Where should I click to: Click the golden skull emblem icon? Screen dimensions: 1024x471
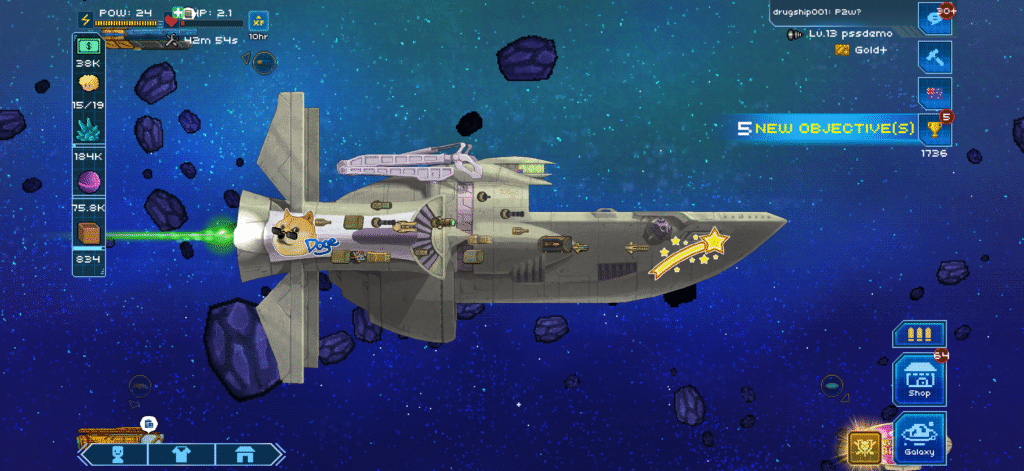[862, 447]
